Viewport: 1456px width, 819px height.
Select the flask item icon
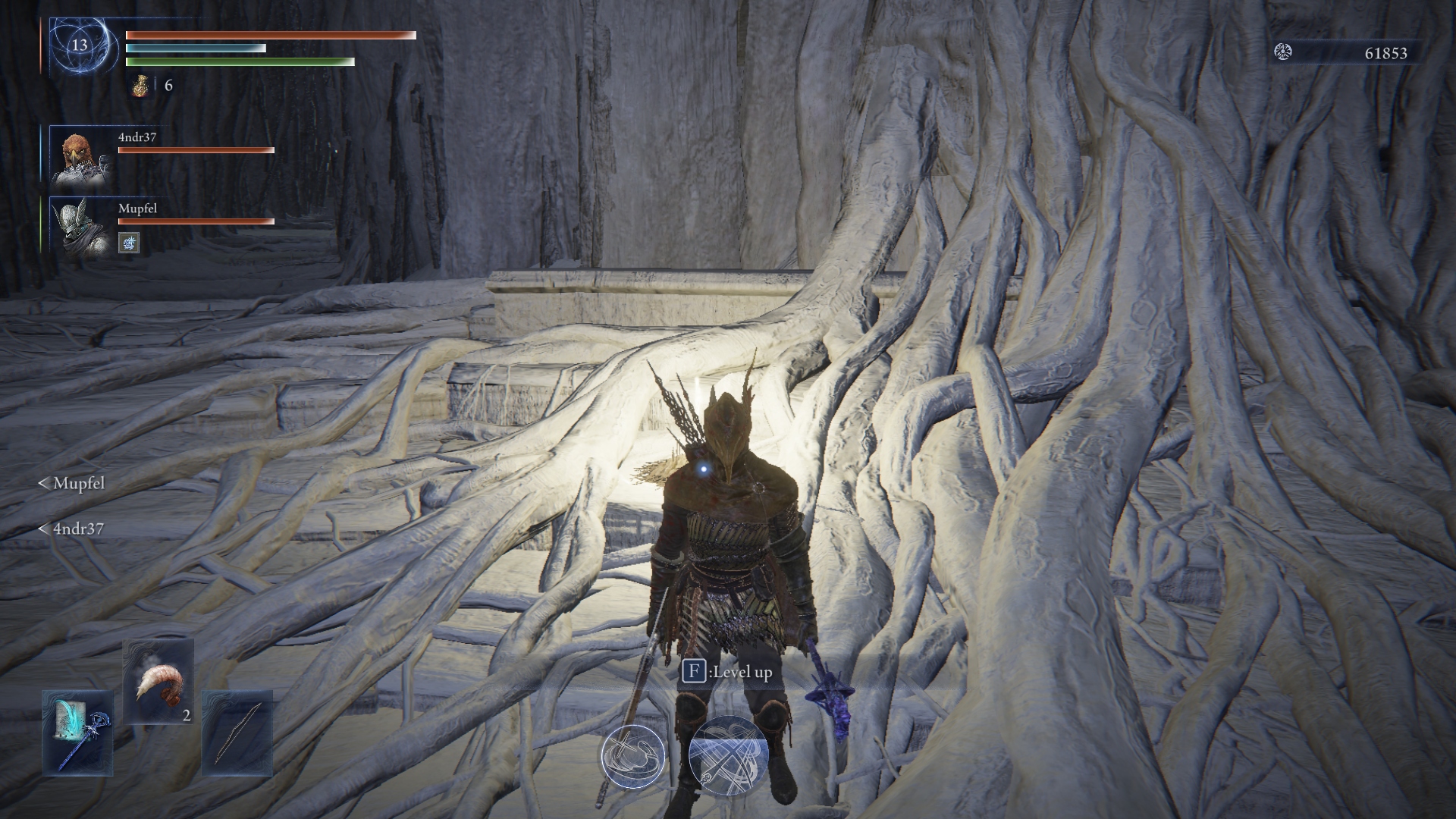(141, 86)
